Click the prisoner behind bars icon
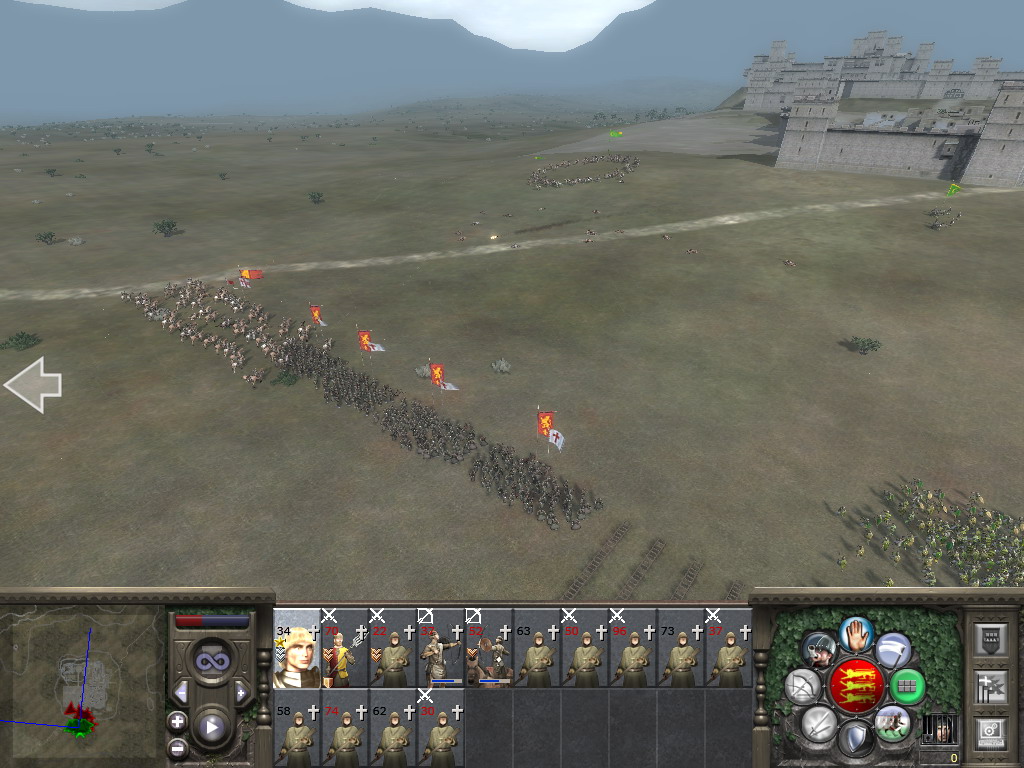The image size is (1024, 768). coord(939,729)
